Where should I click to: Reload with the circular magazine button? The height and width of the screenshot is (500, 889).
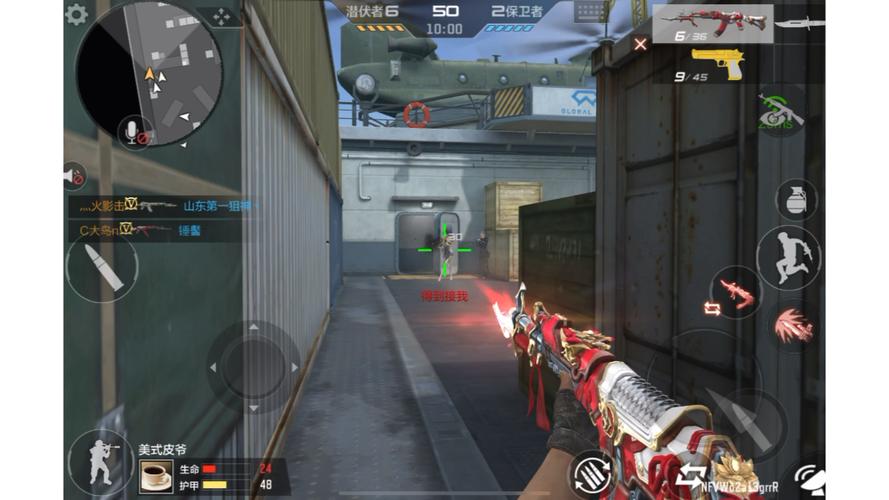(591, 473)
